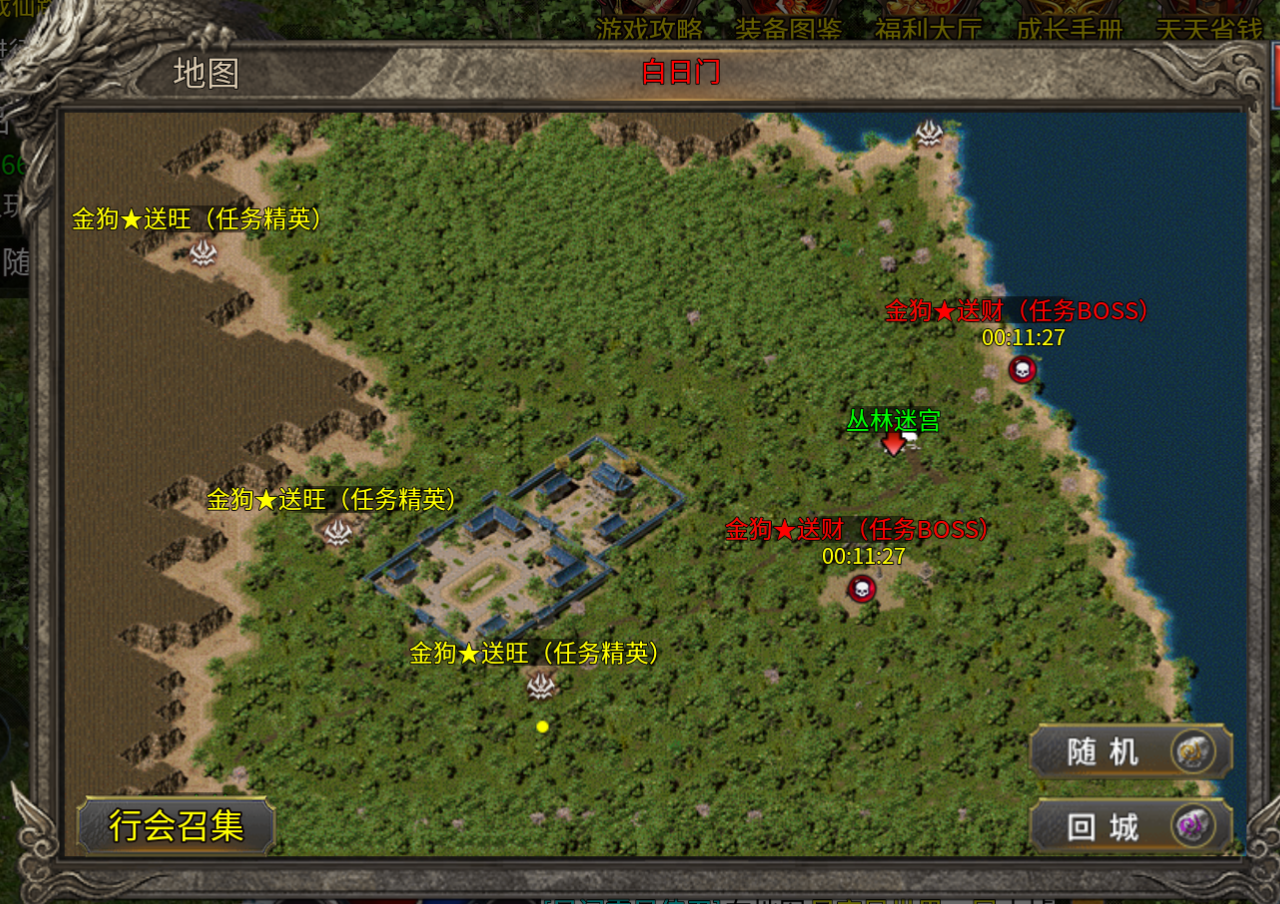Return to town with 回城 button
Screen dimensions: 1280x904
coord(1130,827)
